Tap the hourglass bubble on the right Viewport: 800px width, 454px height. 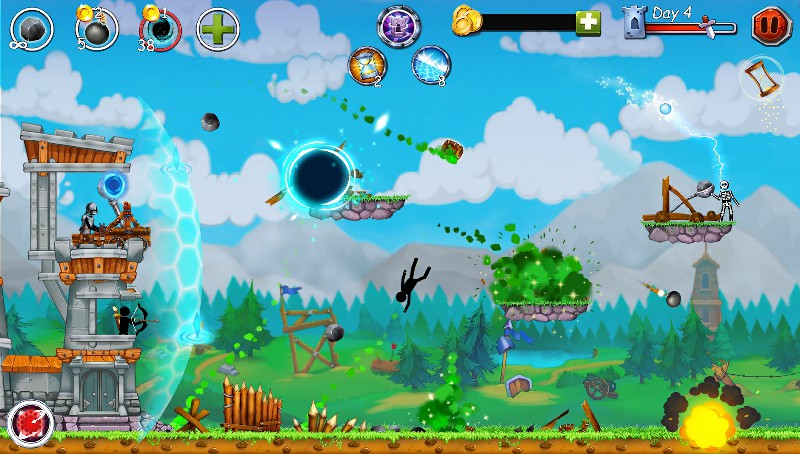[x=763, y=79]
